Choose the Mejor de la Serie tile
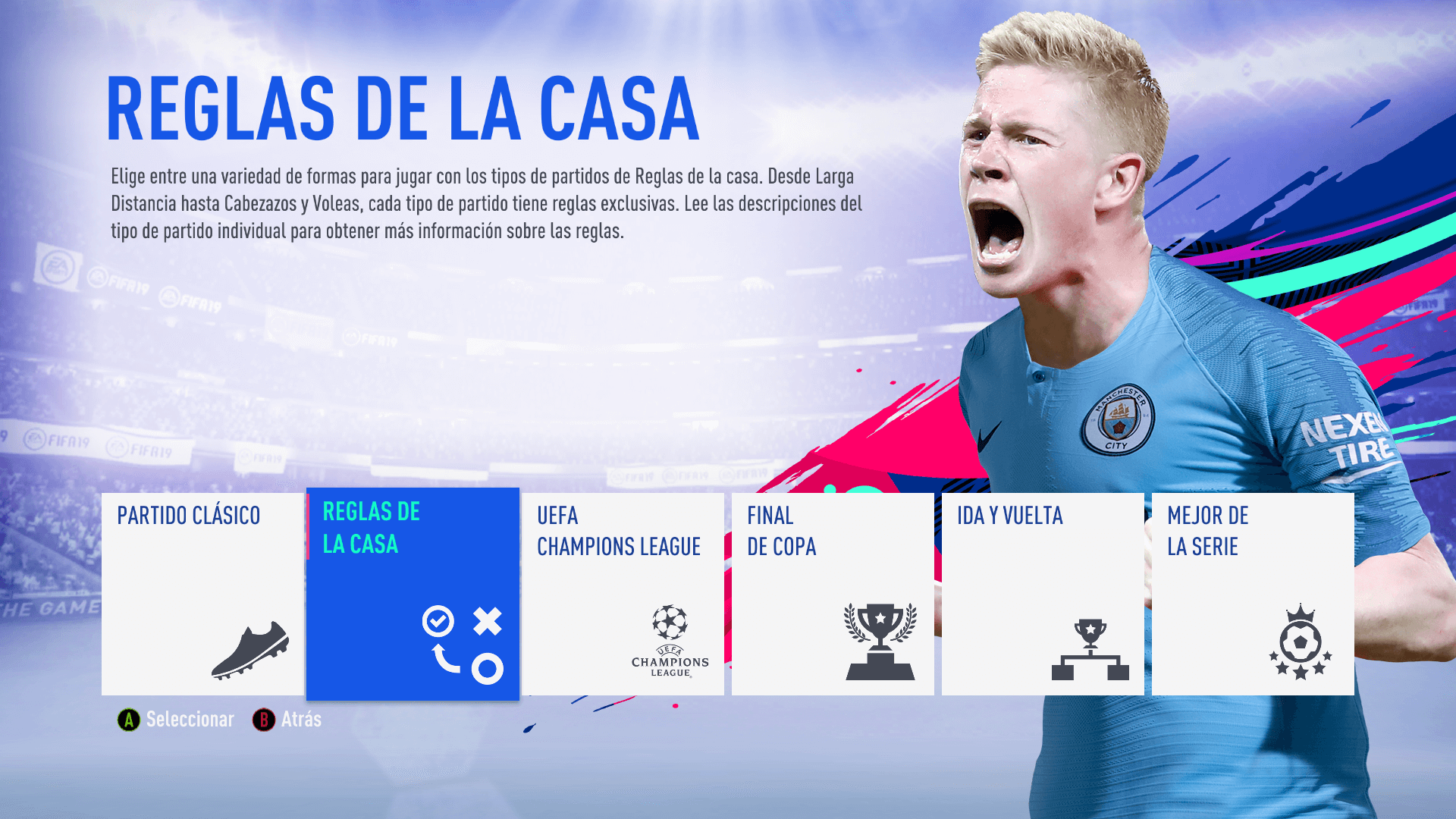1456x819 pixels. pos(1253,594)
